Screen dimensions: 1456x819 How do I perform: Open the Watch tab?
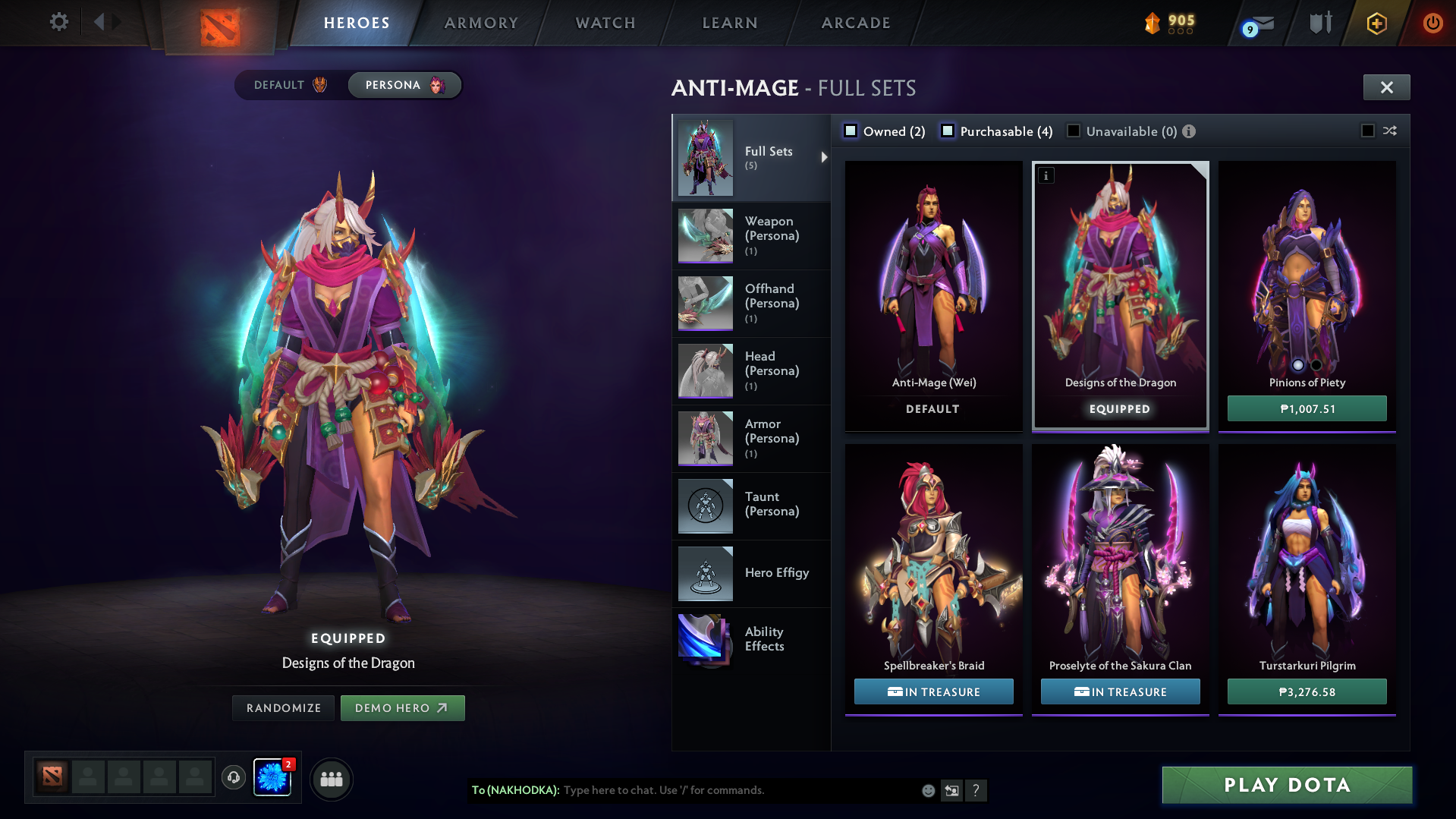point(605,23)
